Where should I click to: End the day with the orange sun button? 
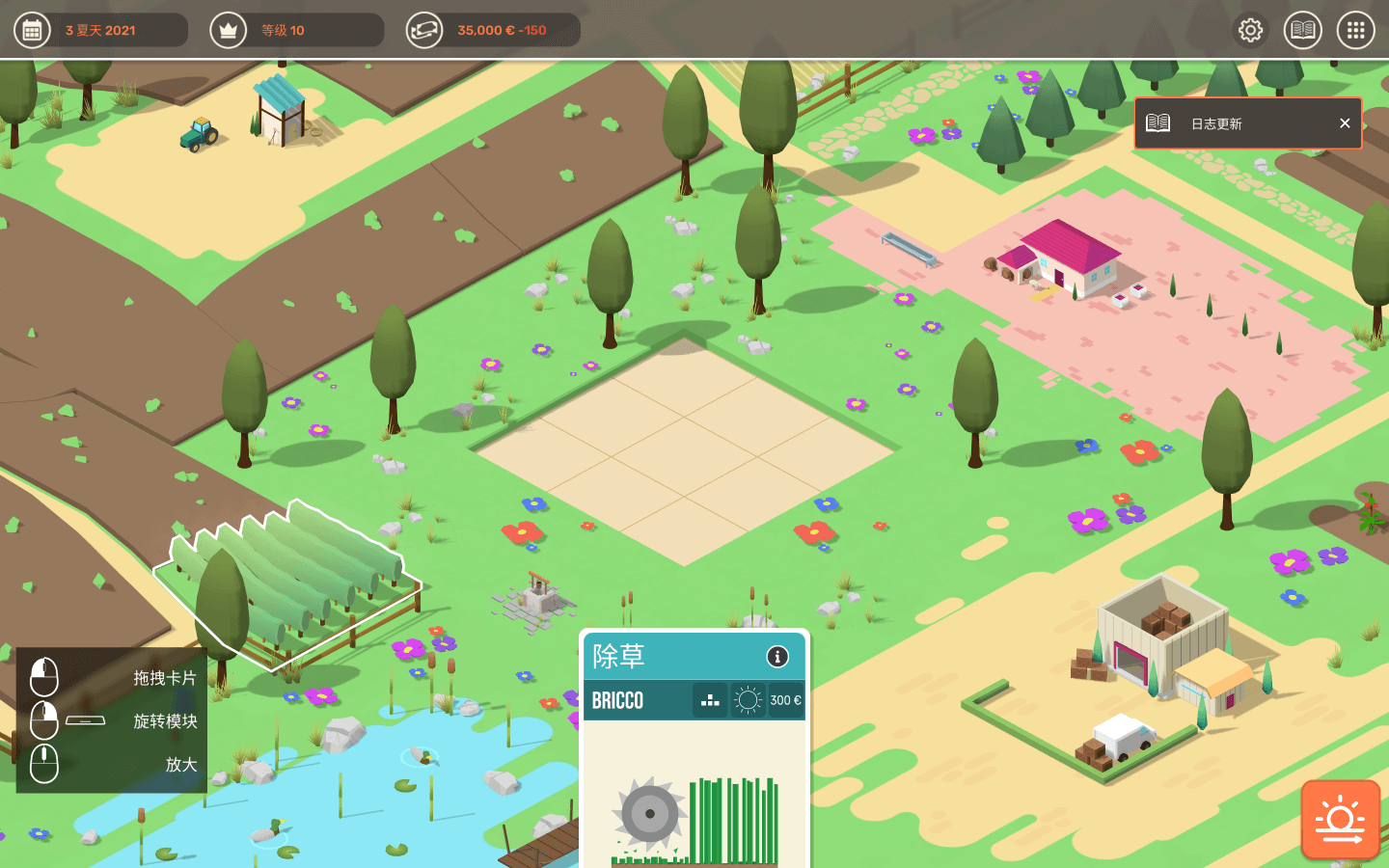pyautogui.click(x=1340, y=819)
